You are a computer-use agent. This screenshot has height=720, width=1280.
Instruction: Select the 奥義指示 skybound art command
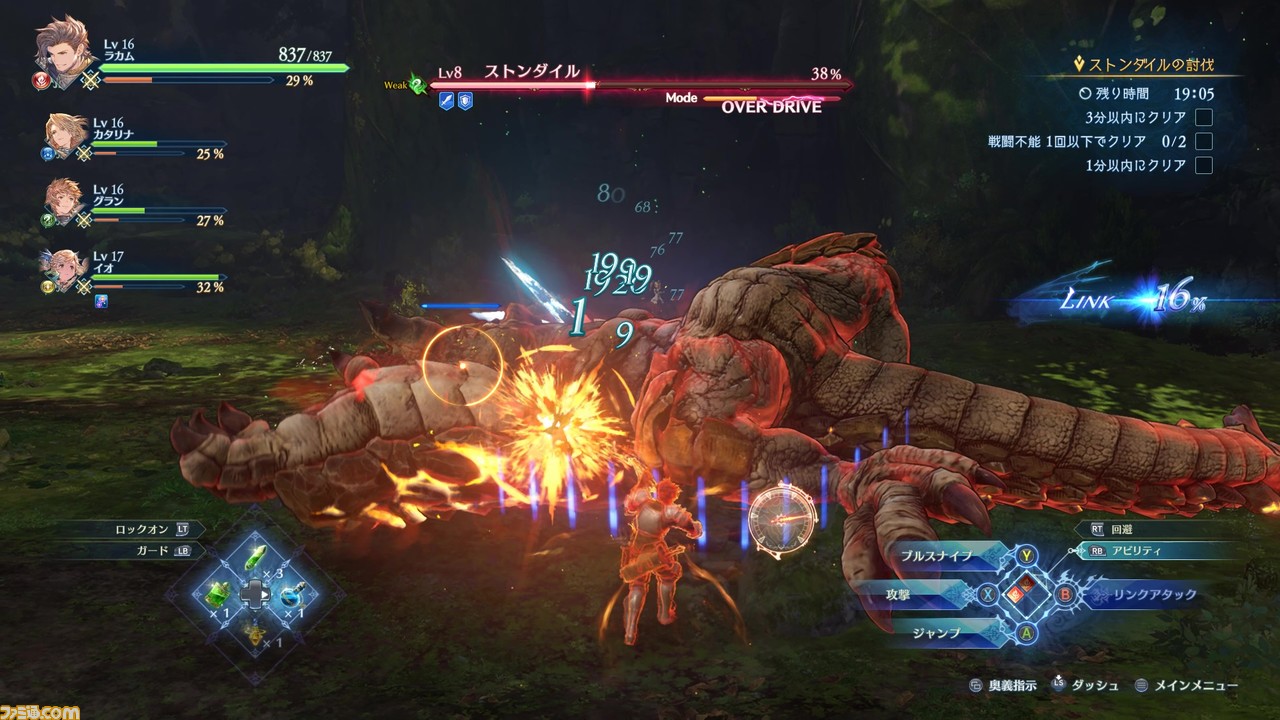pos(1013,686)
